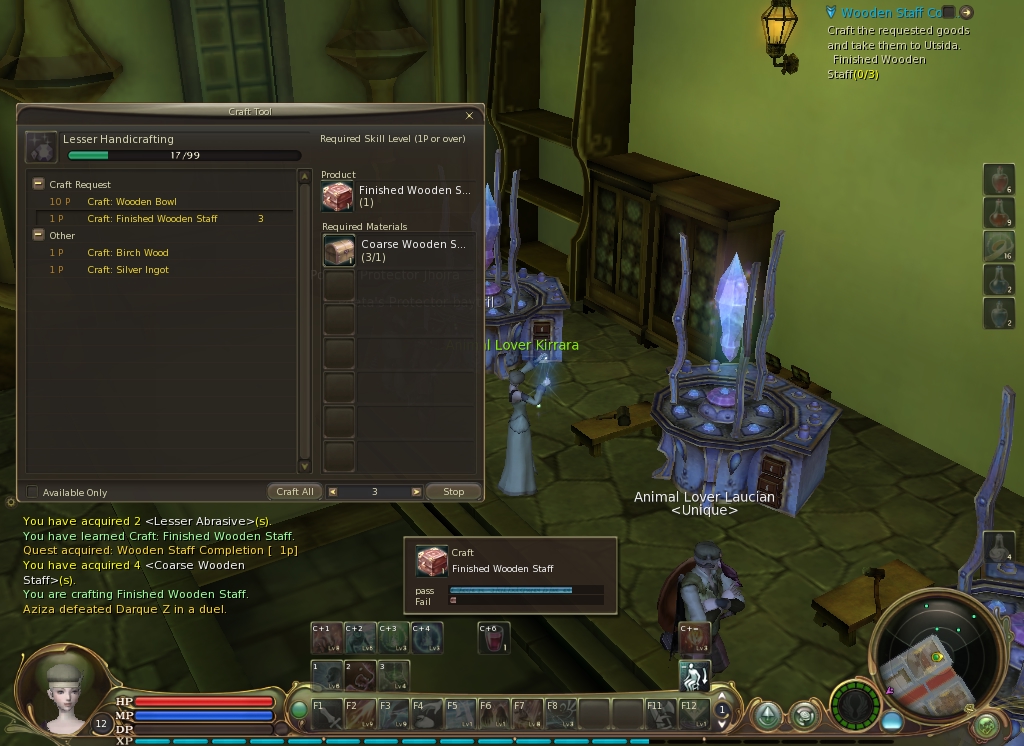Viewport: 1024px width, 746px height.
Task: Click the Finished Wooden Staff product icon
Action: coord(338,196)
